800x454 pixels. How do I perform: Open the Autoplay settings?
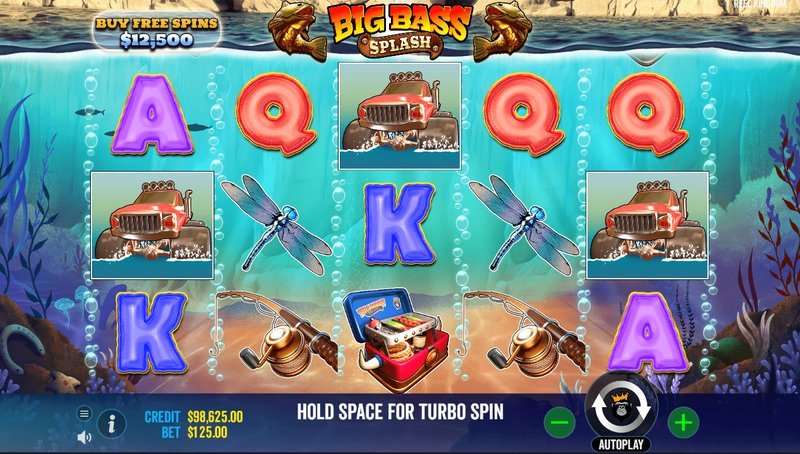(621, 442)
